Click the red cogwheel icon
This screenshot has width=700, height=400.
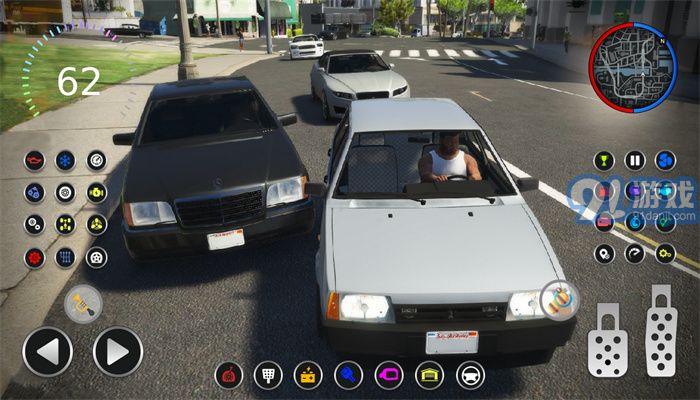click(35, 257)
